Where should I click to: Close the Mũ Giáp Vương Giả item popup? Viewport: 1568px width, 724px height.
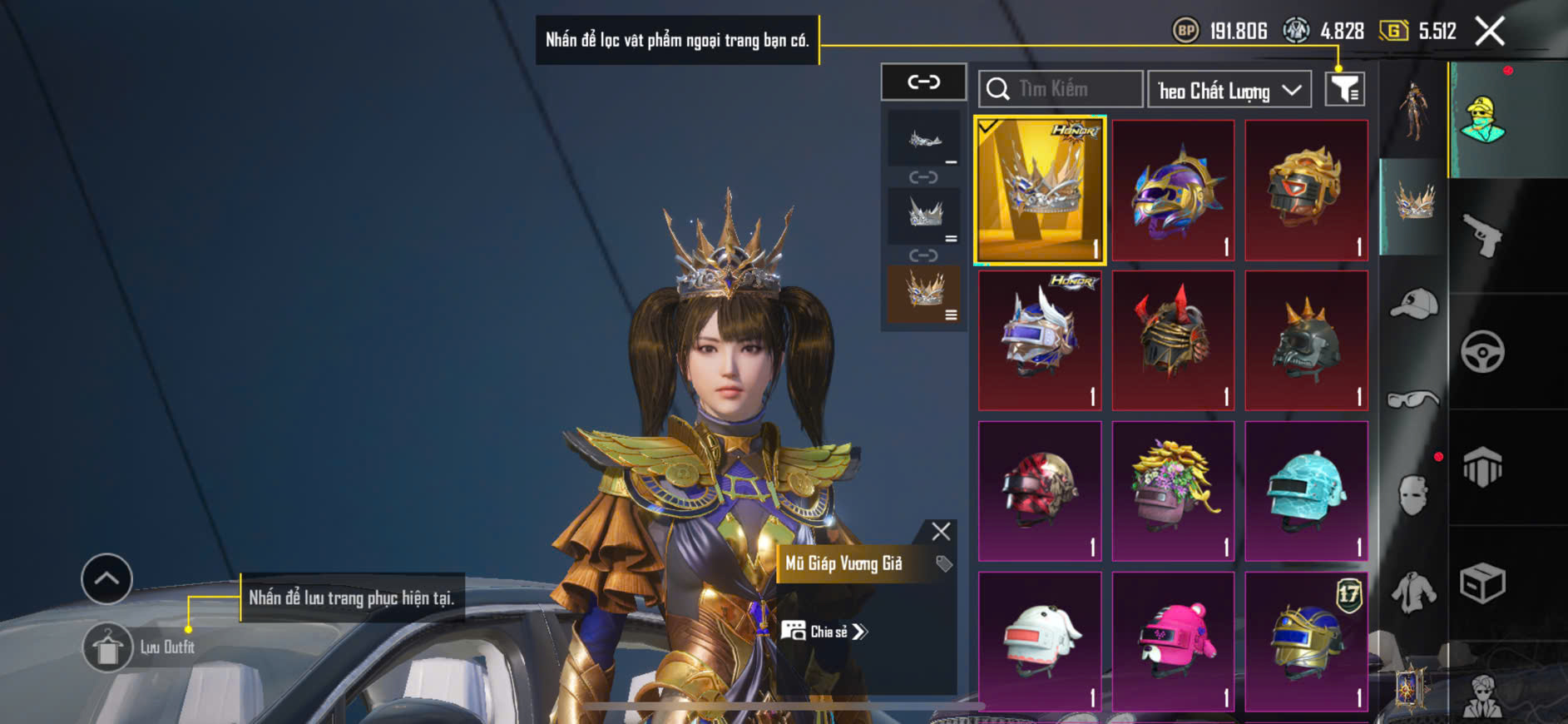point(941,531)
